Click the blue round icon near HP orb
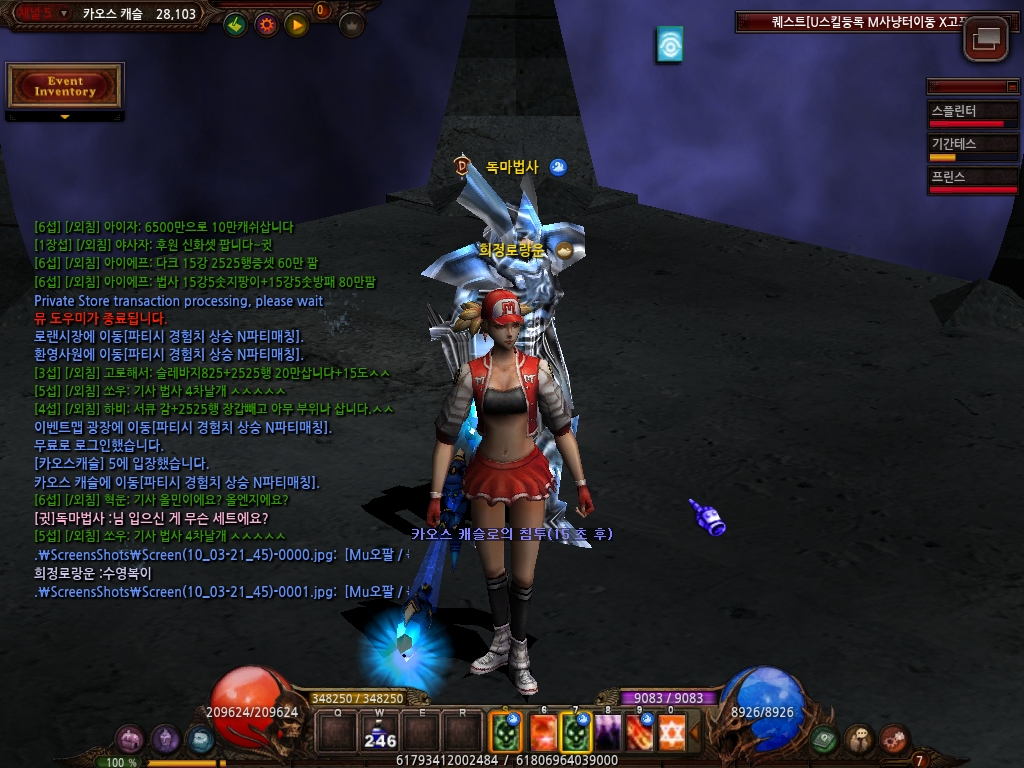The image size is (1024, 768). coord(201,739)
